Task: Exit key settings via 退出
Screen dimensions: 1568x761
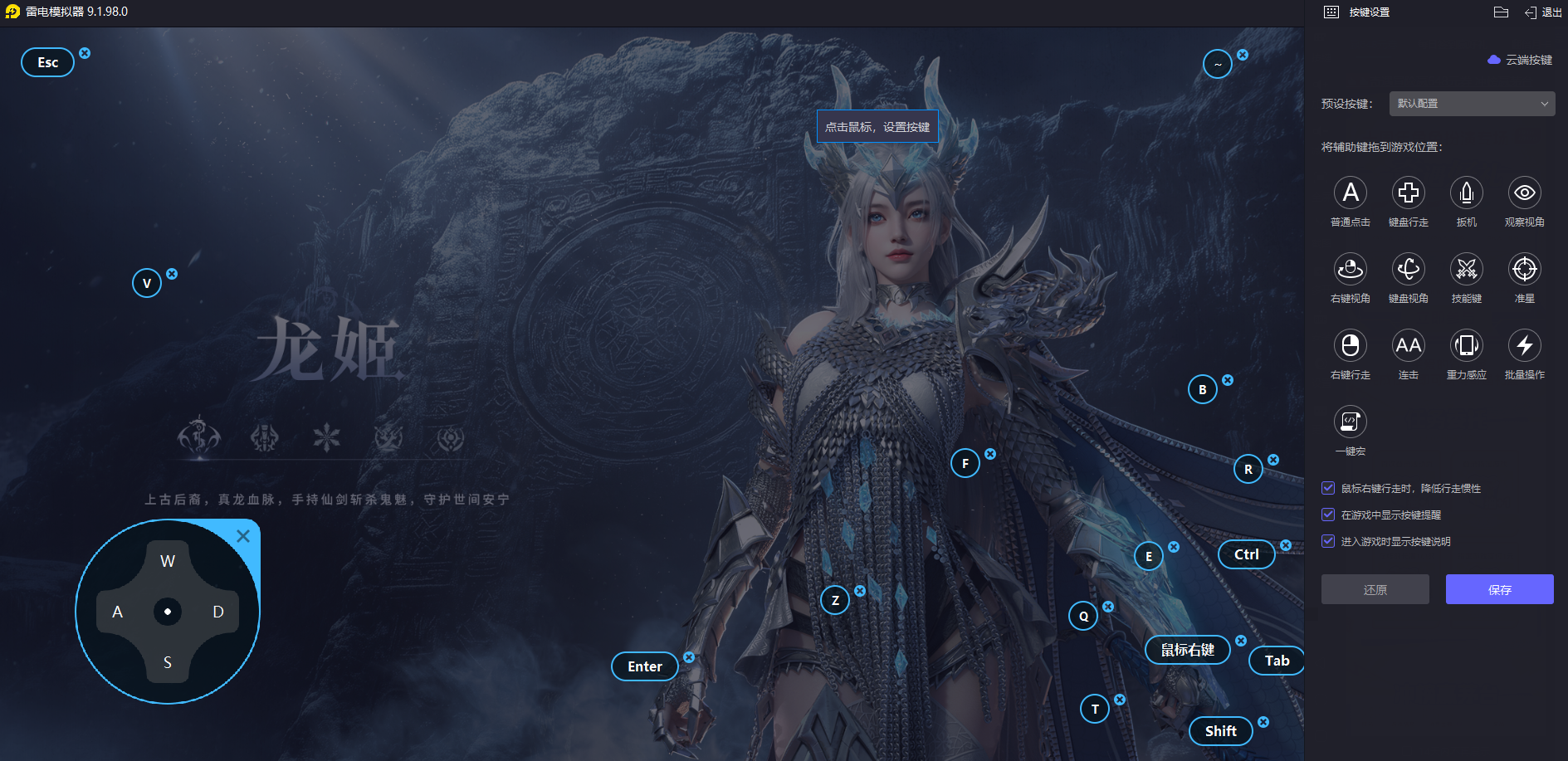Action: point(1543,12)
